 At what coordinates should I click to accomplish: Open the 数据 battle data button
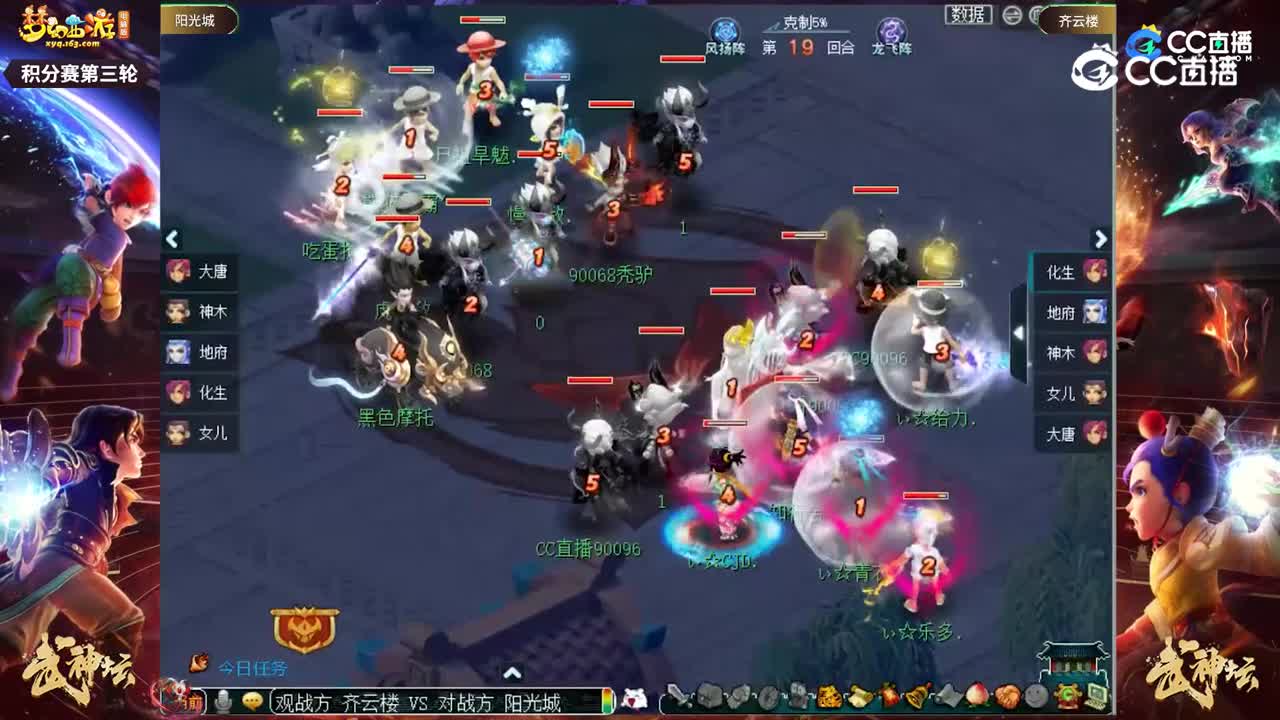coord(968,16)
